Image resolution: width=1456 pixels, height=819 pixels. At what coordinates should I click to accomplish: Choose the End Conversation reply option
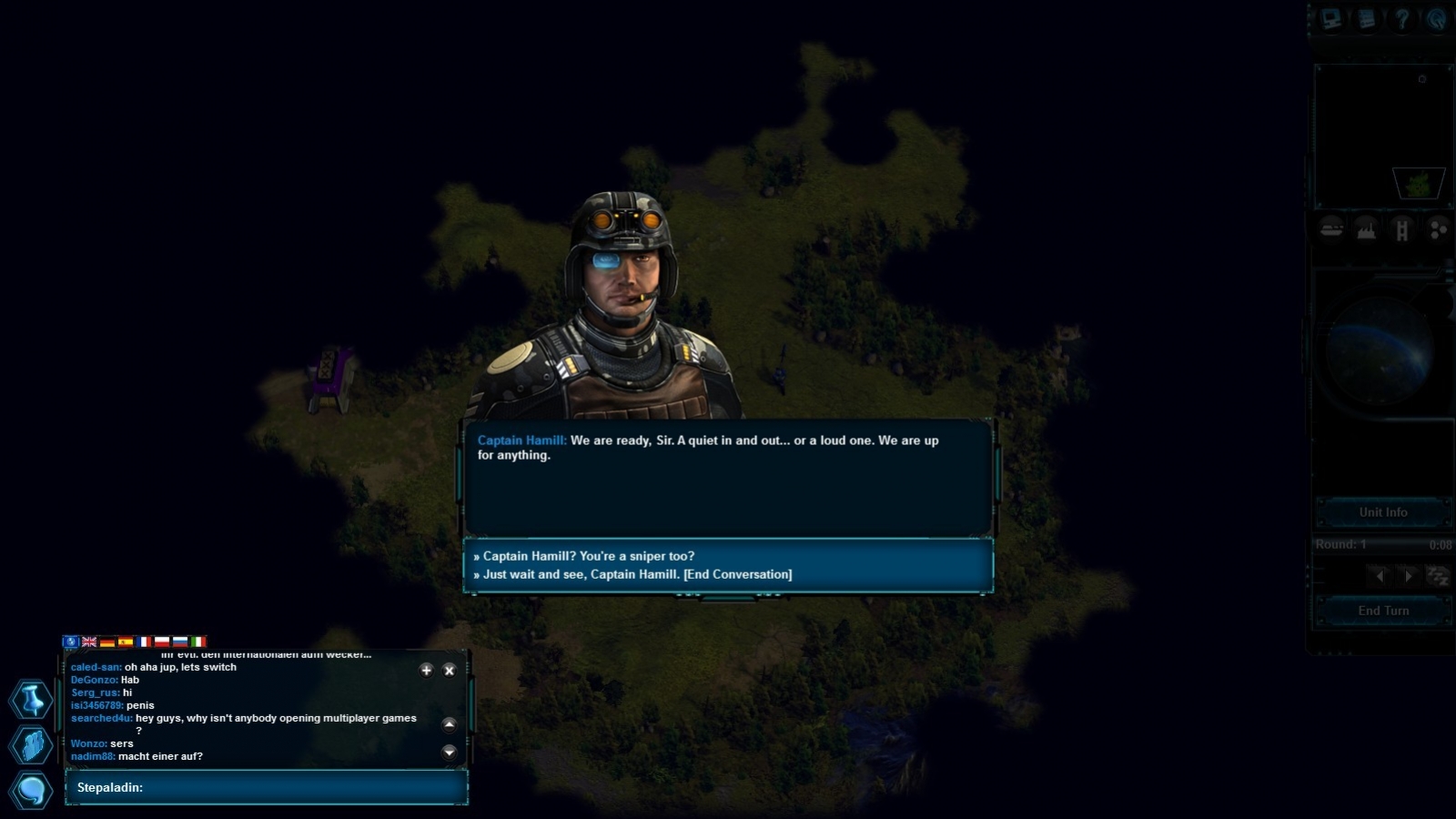637,574
